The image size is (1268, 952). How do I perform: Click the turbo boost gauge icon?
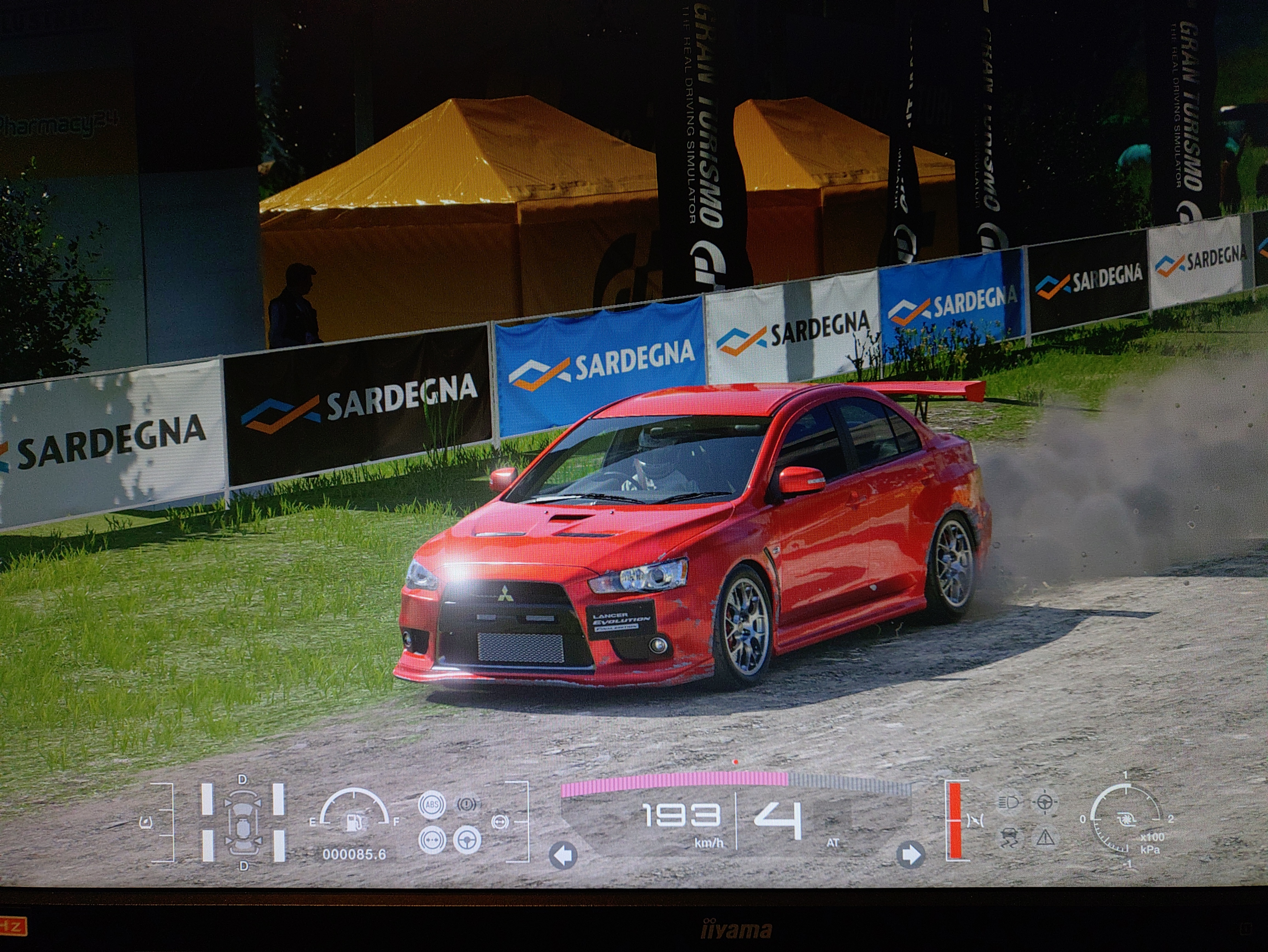[x=1125, y=820]
